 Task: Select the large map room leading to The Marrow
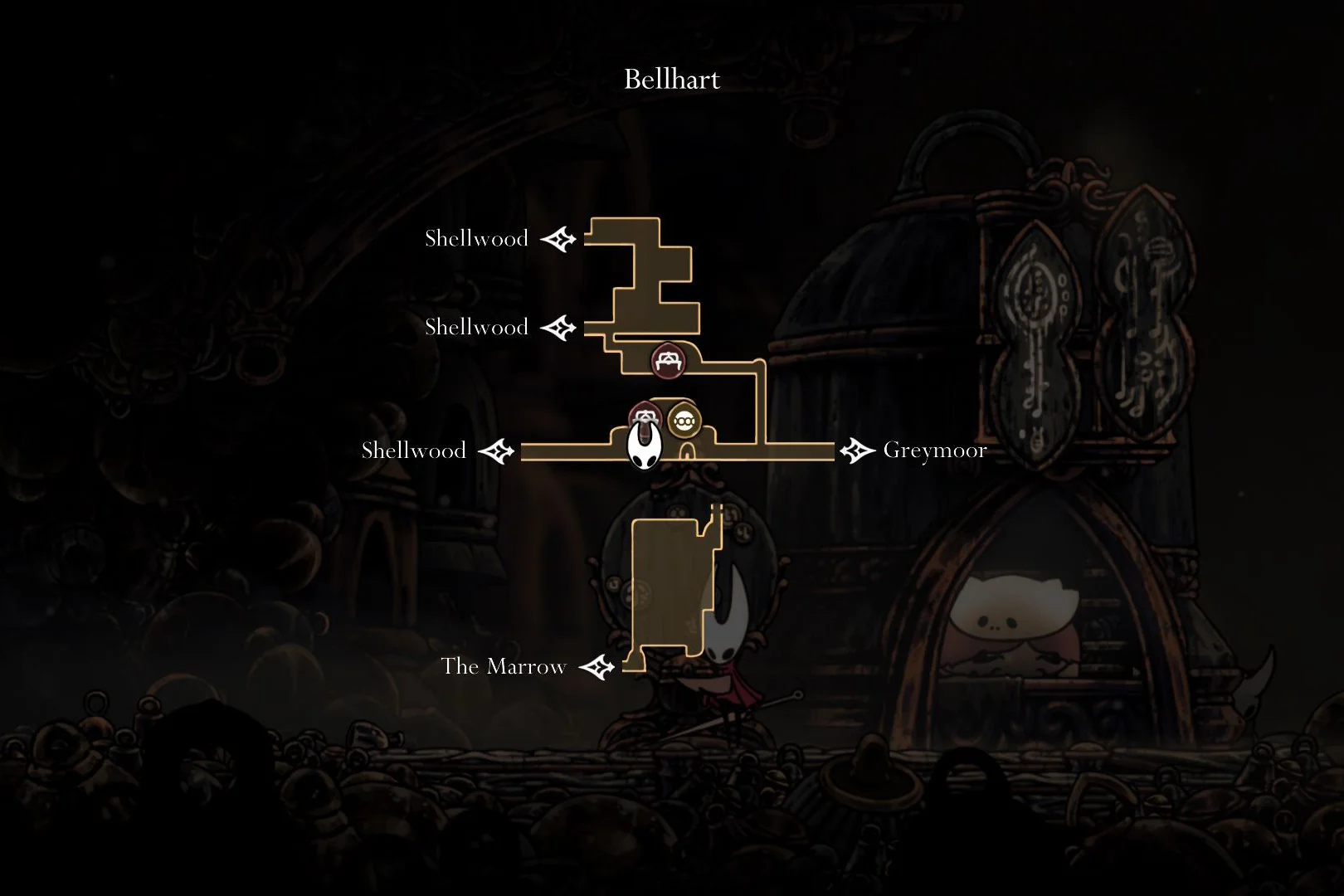click(670, 587)
